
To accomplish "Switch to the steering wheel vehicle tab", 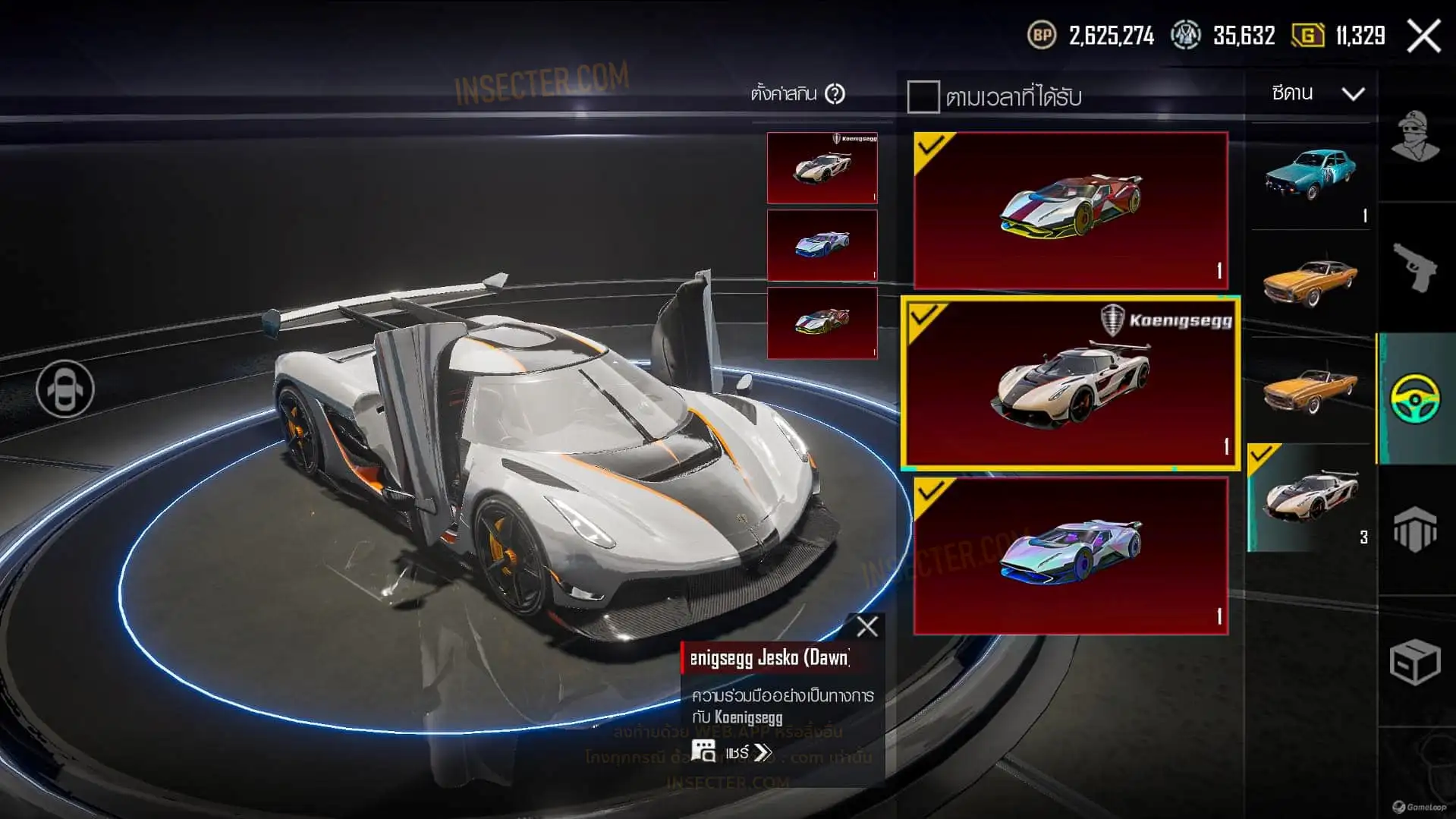I will coord(1415,398).
